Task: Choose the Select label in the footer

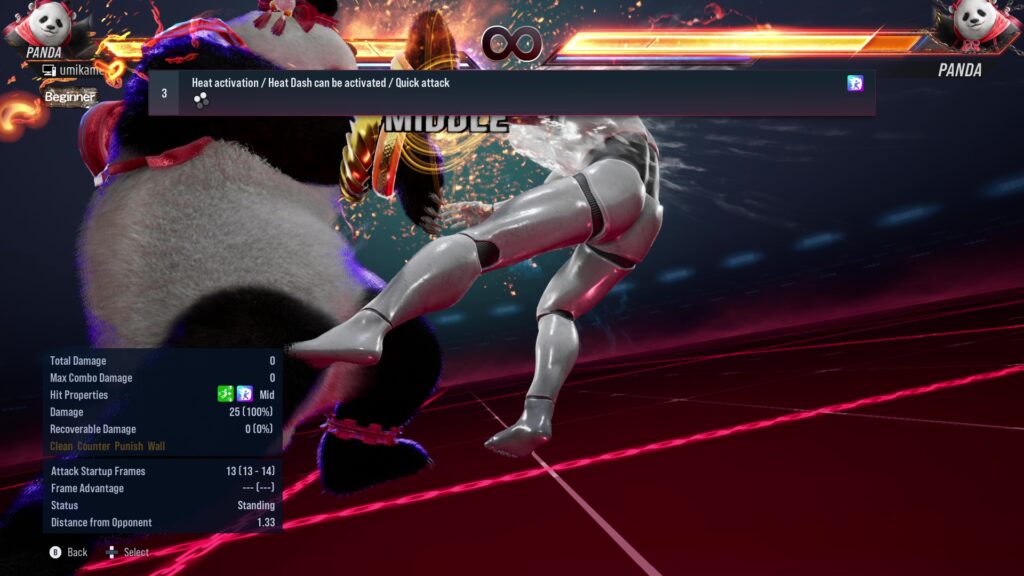Action: (x=136, y=552)
